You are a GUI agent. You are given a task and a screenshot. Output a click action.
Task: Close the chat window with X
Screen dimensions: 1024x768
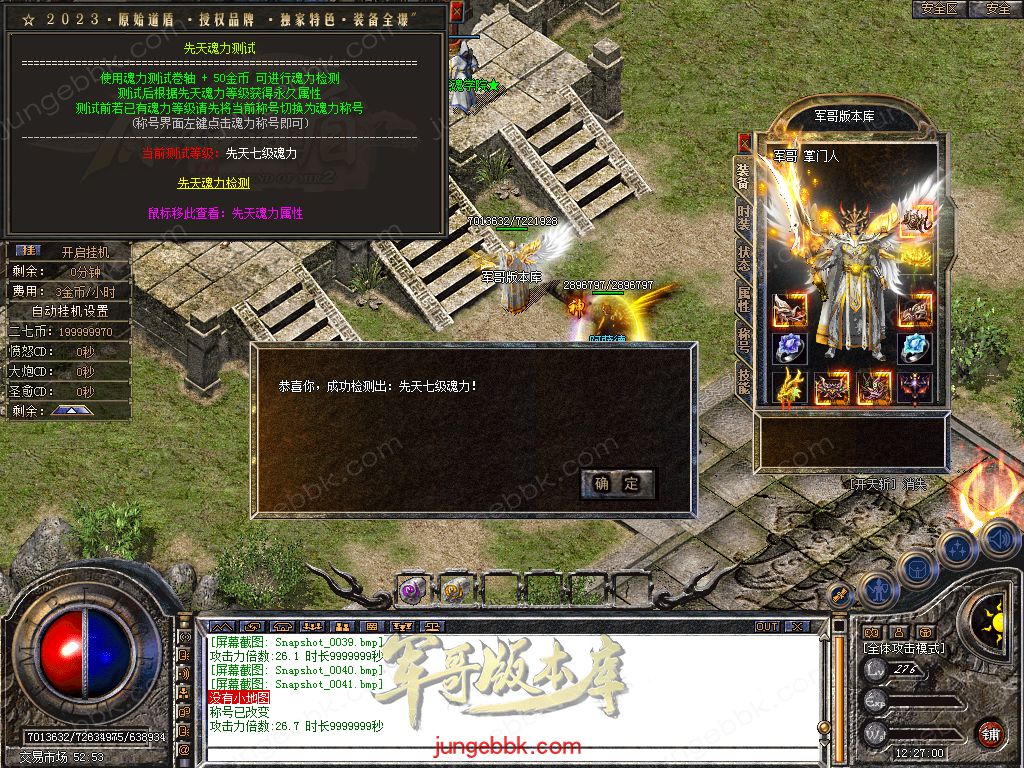click(796, 626)
